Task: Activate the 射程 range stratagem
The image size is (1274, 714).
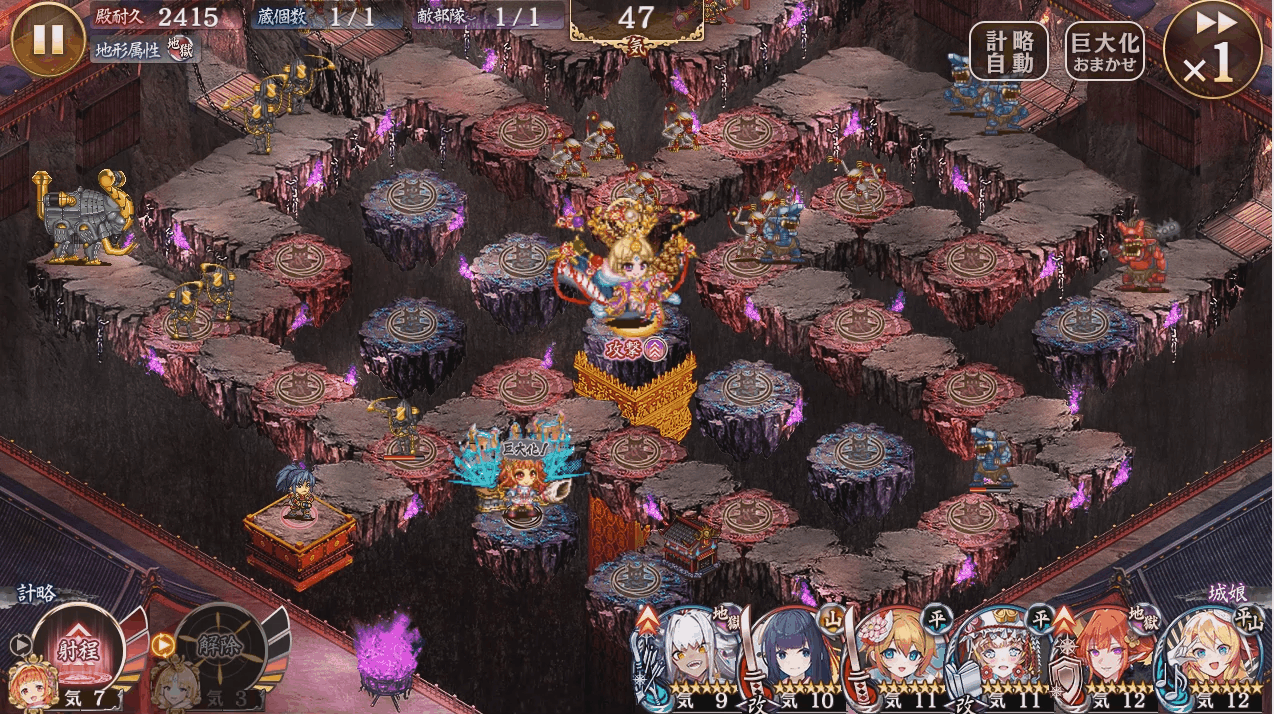Action: [x=76, y=648]
